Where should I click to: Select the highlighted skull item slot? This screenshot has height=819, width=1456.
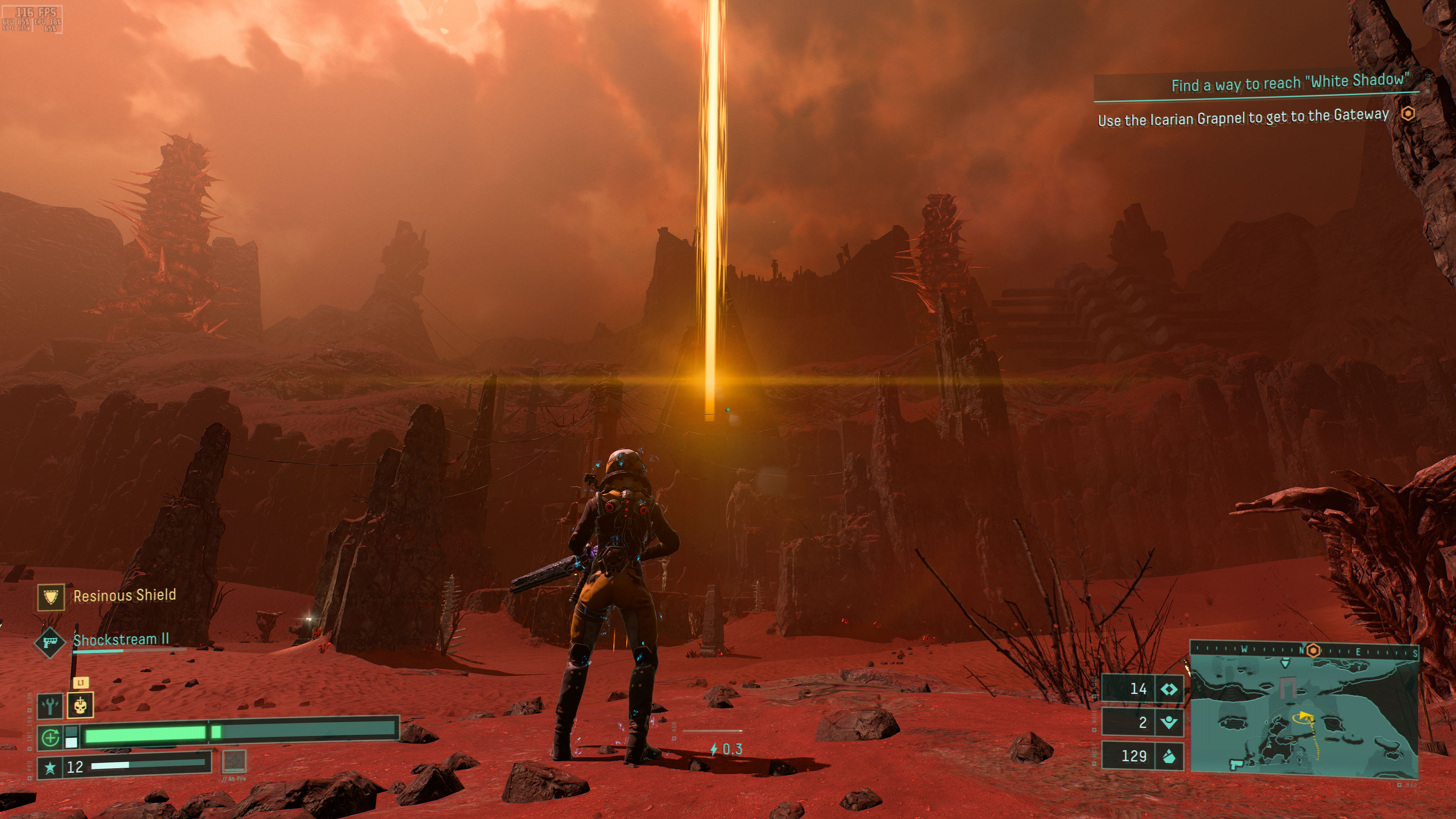[80, 705]
